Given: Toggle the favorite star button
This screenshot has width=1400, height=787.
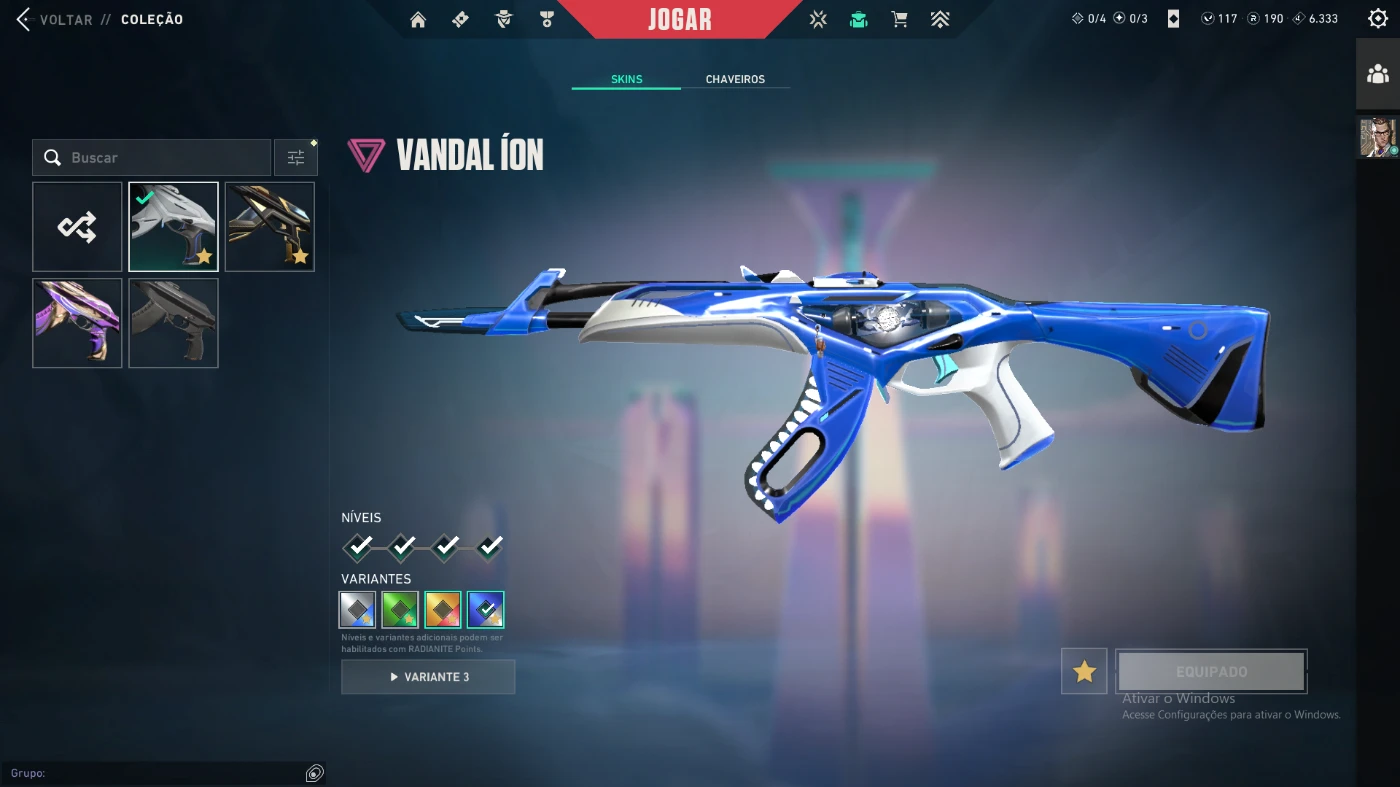Looking at the screenshot, I should (1084, 671).
